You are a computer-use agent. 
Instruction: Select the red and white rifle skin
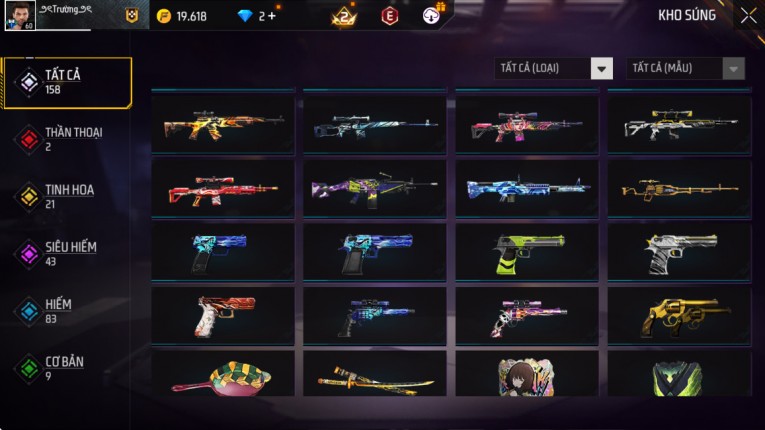pos(222,189)
